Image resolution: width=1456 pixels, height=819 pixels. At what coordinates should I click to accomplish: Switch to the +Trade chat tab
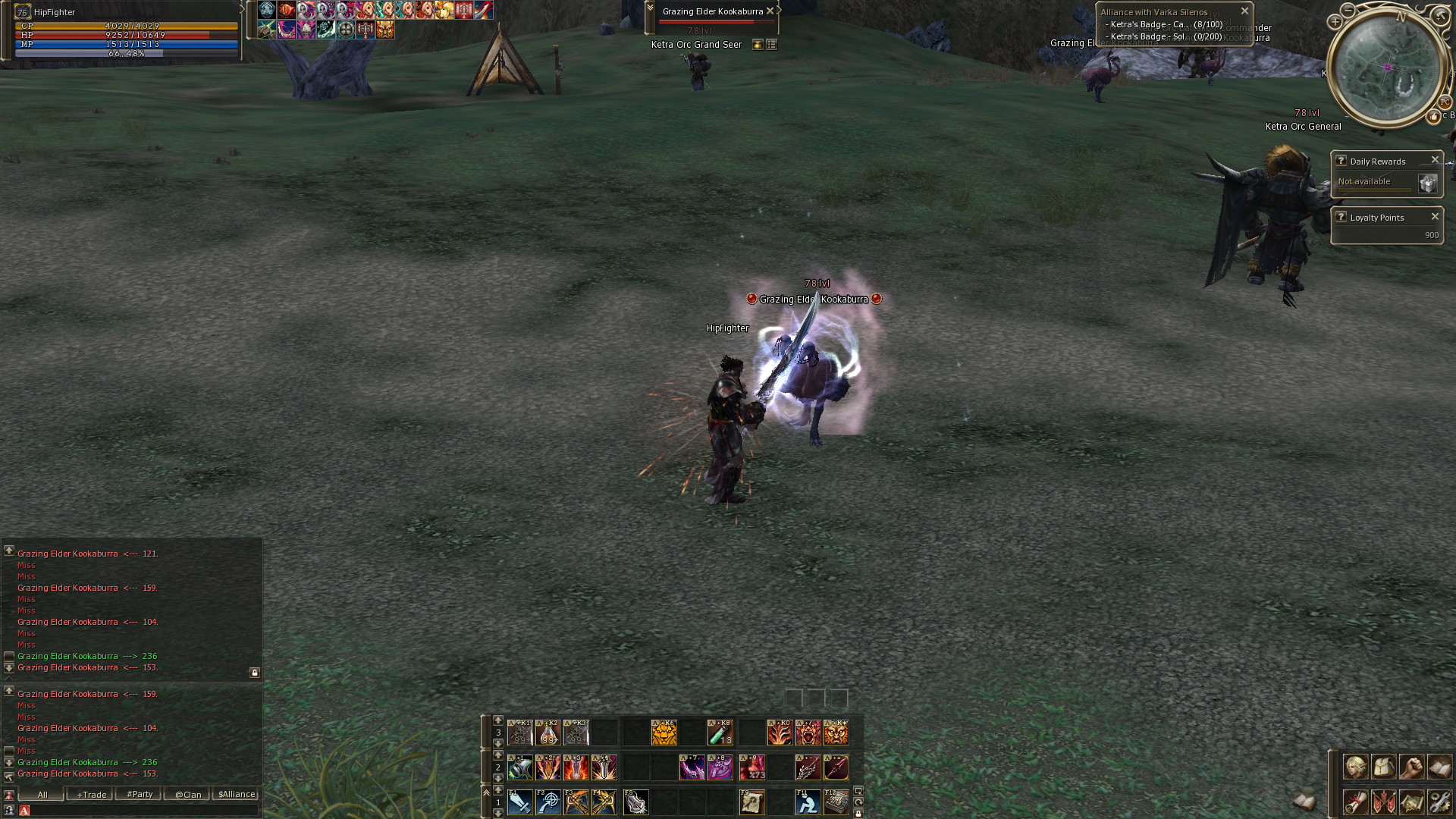[x=91, y=795]
